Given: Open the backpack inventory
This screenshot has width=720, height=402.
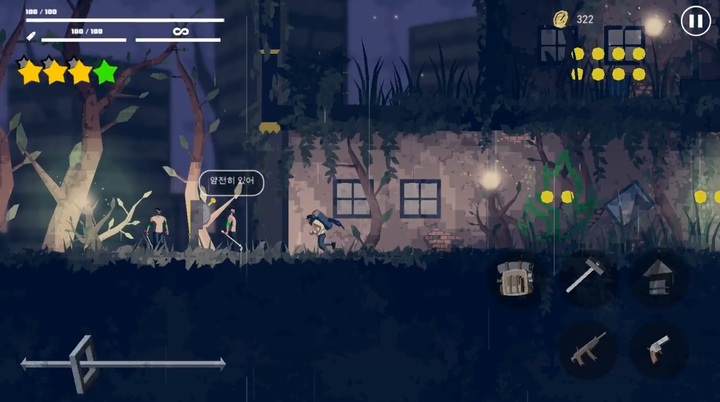Looking at the screenshot, I should (x=516, y=280).
